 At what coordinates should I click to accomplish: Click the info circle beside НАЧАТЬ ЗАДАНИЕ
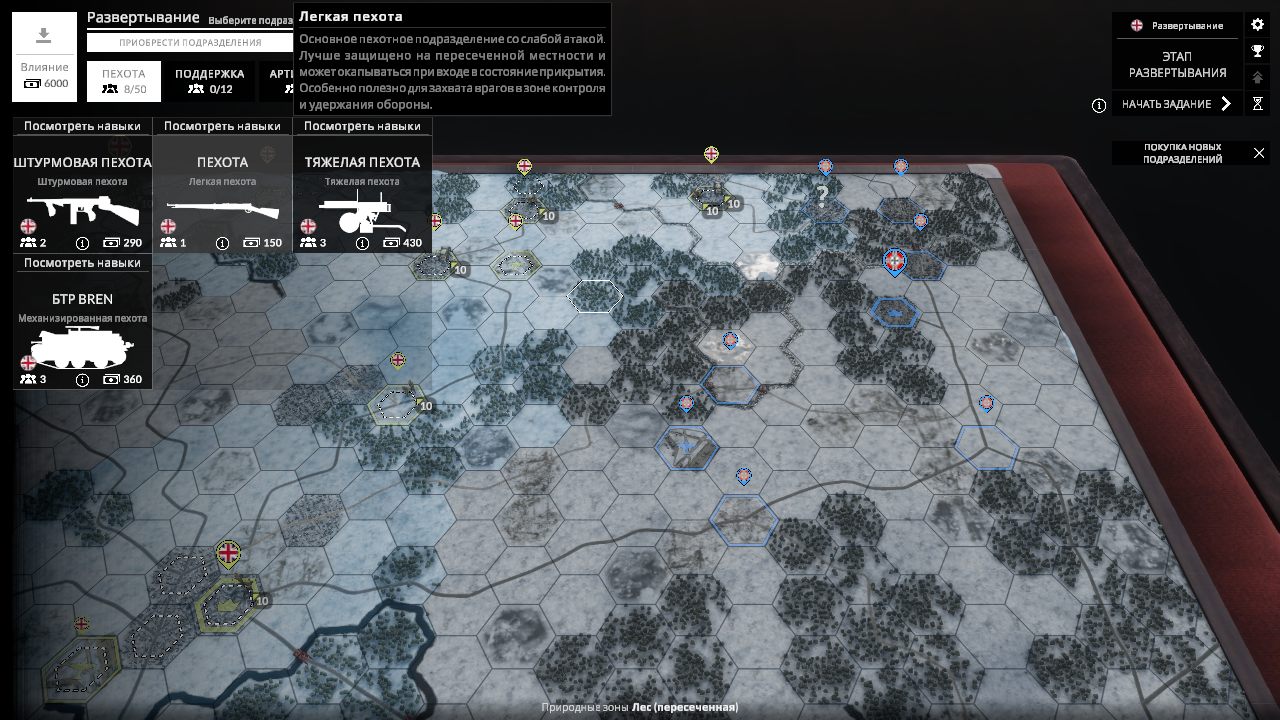(1098, 104)
